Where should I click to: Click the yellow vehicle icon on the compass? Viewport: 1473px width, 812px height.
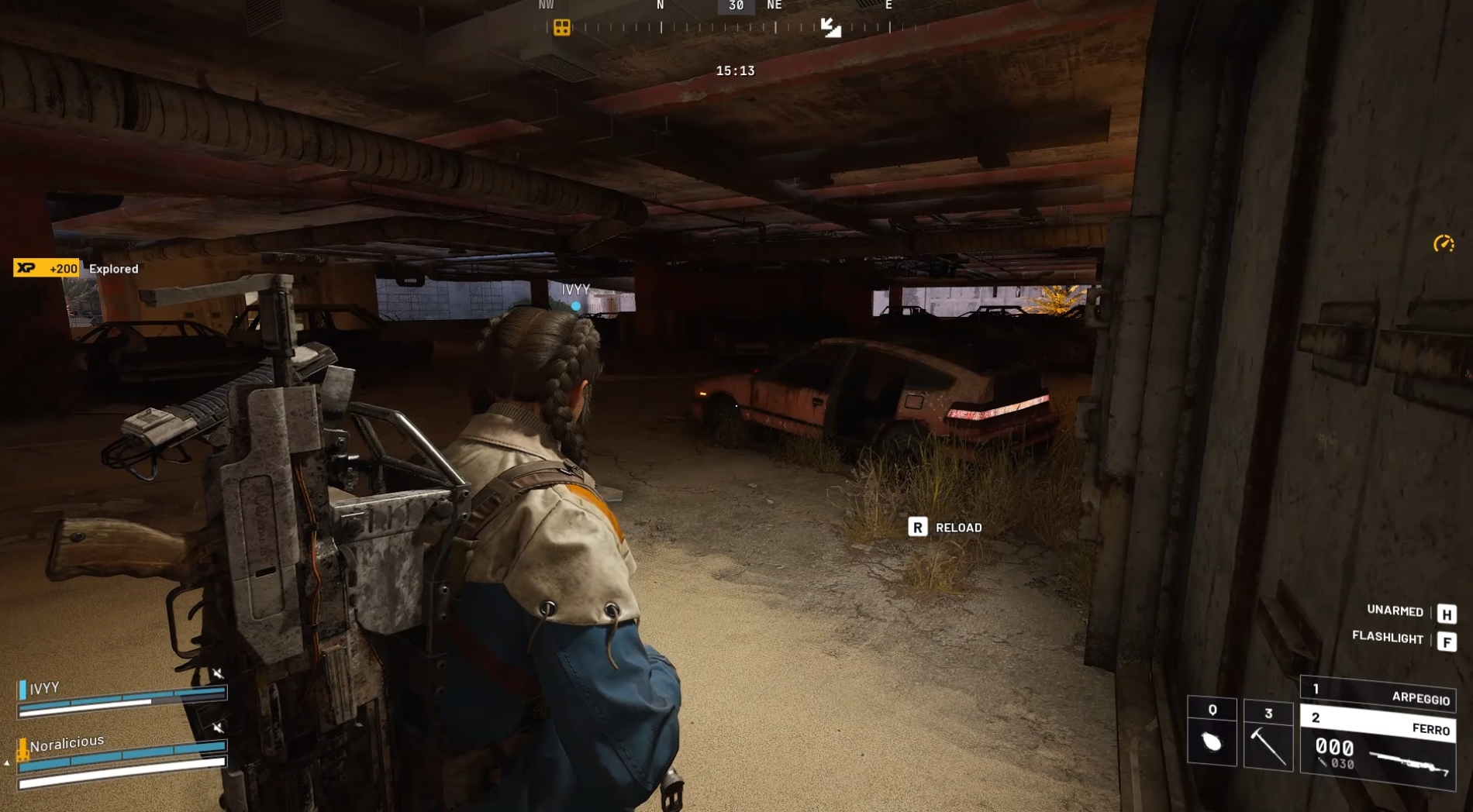click(561, 27)
